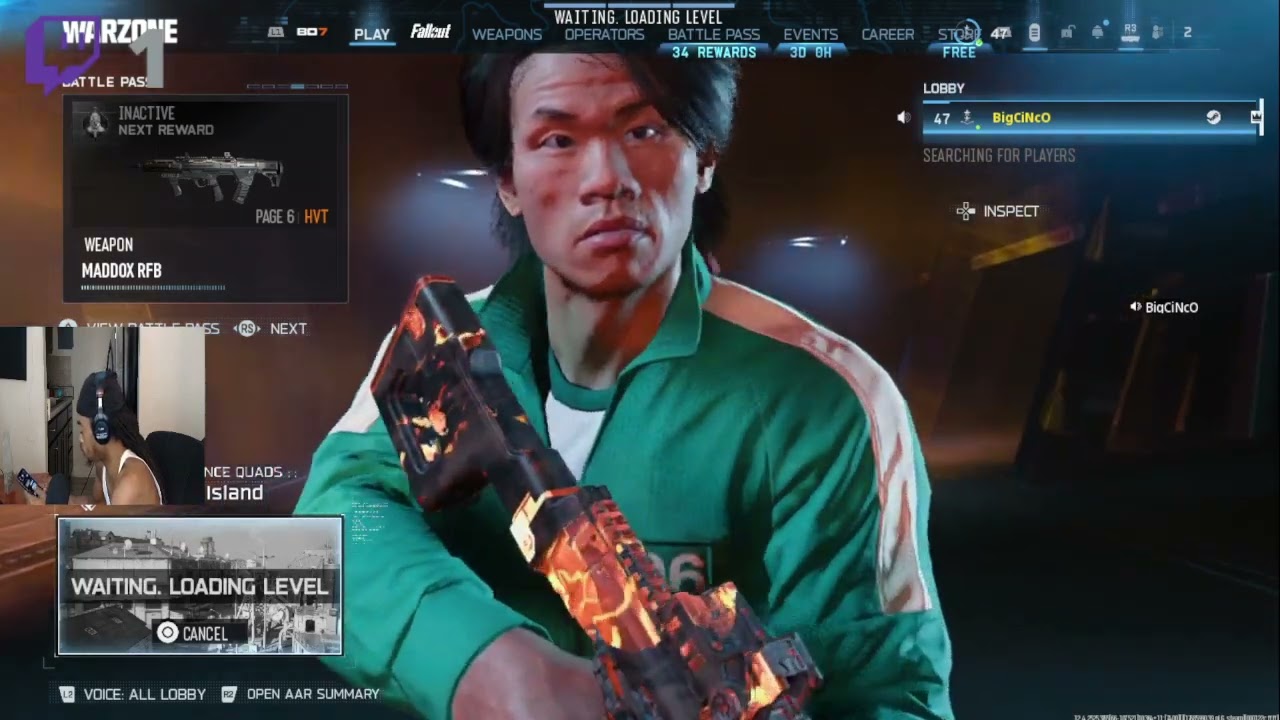The width and height of the screenshot is (1280, 720).
Task: Mute the BigCiNcO lobby speaker icon
Action: pyautogui.click(x=904, y=118)
